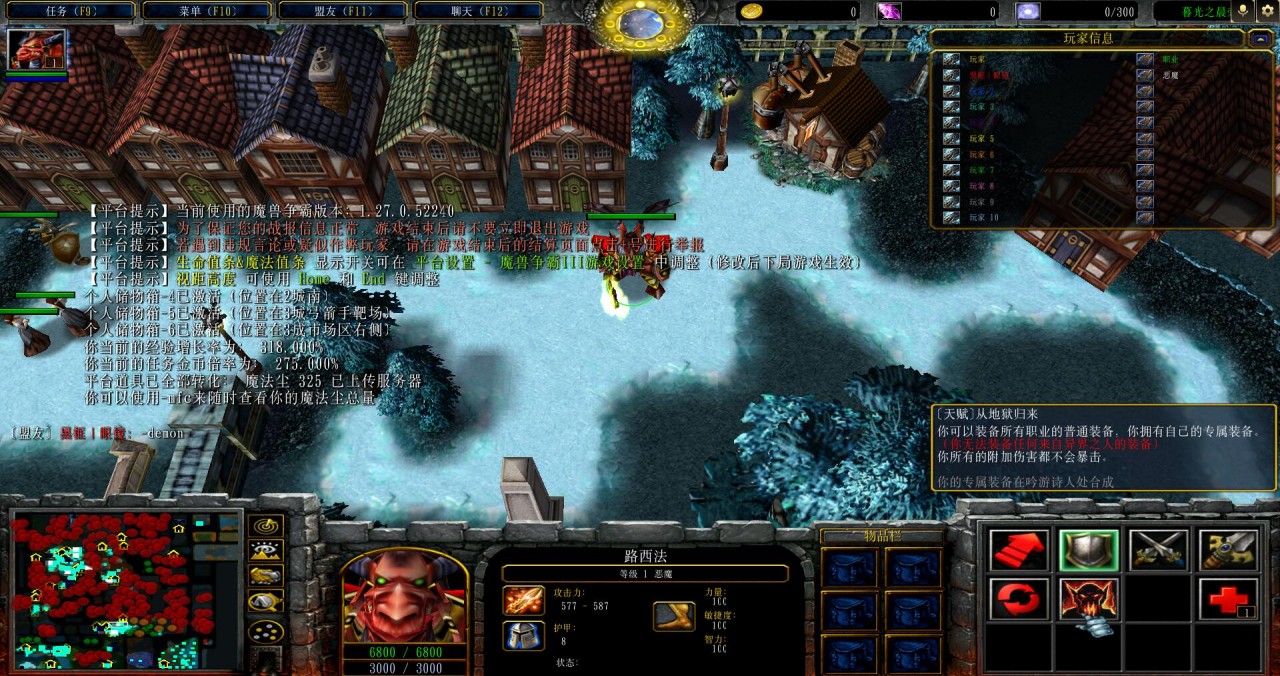Toggle minimap terrain display button
Viewport: 1280px width, 676px height.
[265, 550]
